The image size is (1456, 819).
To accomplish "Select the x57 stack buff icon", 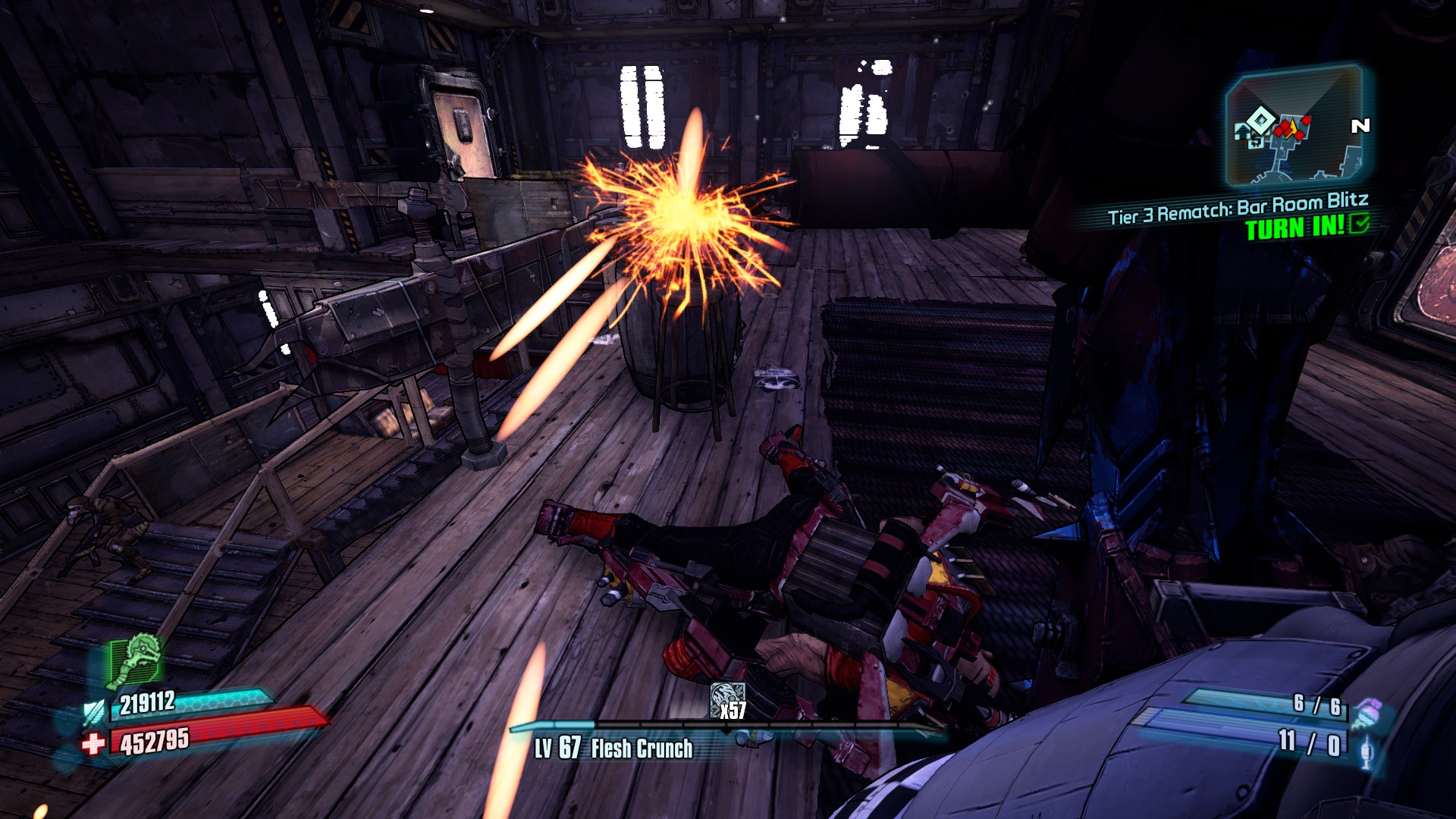I will tap(727, 700).
